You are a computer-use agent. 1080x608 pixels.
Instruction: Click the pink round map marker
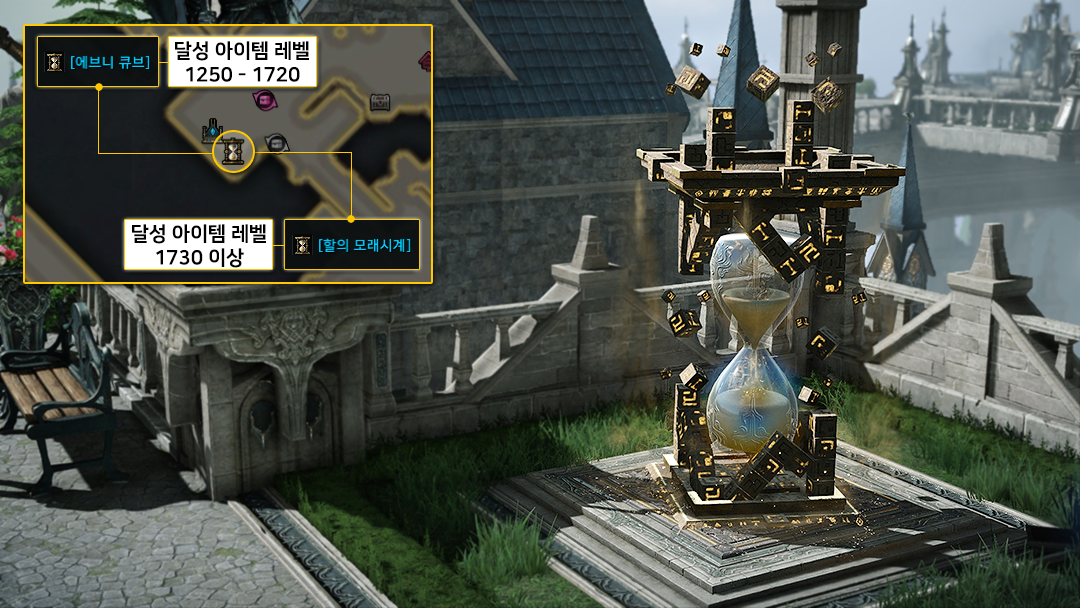click(x=264, y=100)
